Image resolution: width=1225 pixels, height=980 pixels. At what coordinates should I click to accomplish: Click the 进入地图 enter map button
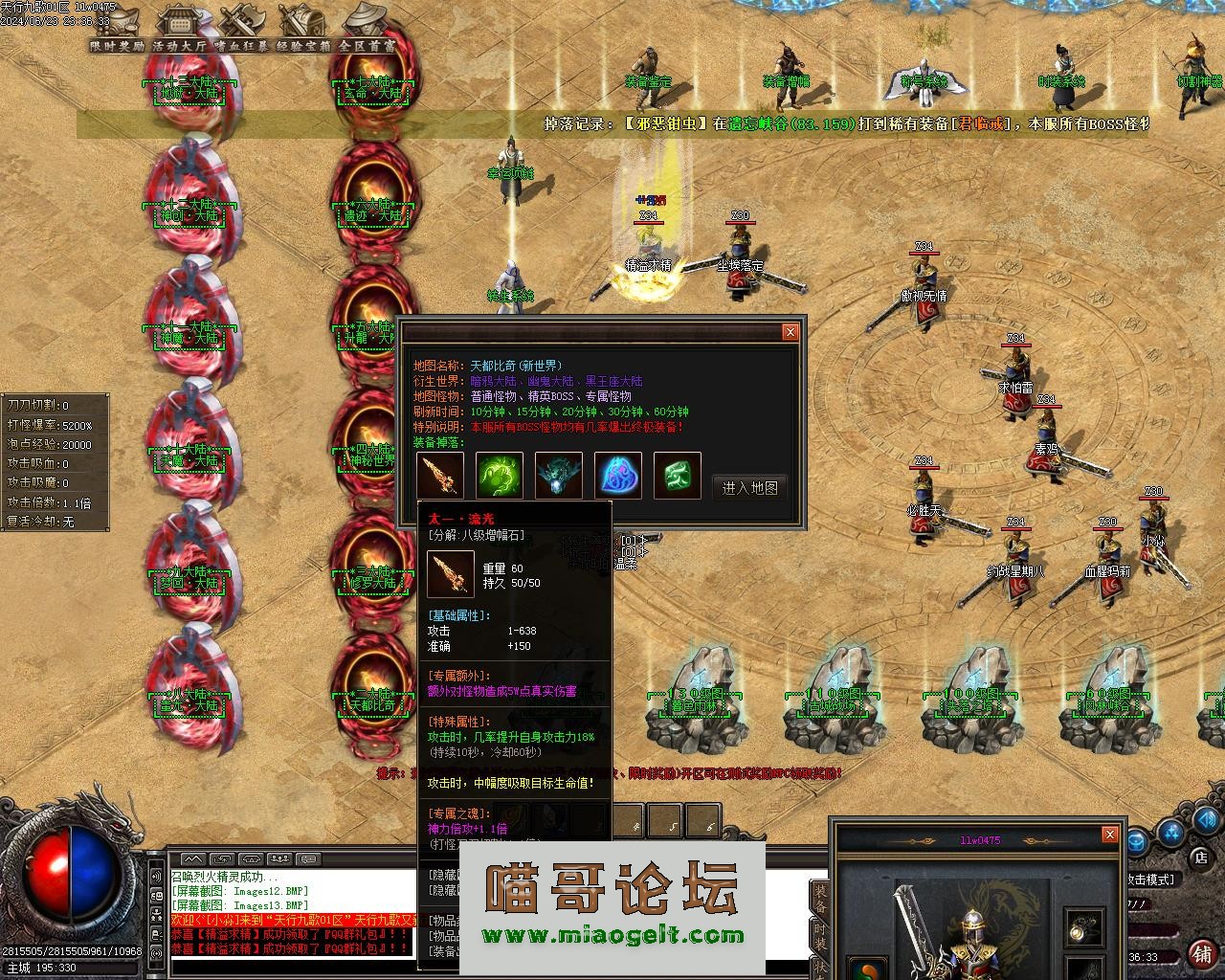point(750,487)
